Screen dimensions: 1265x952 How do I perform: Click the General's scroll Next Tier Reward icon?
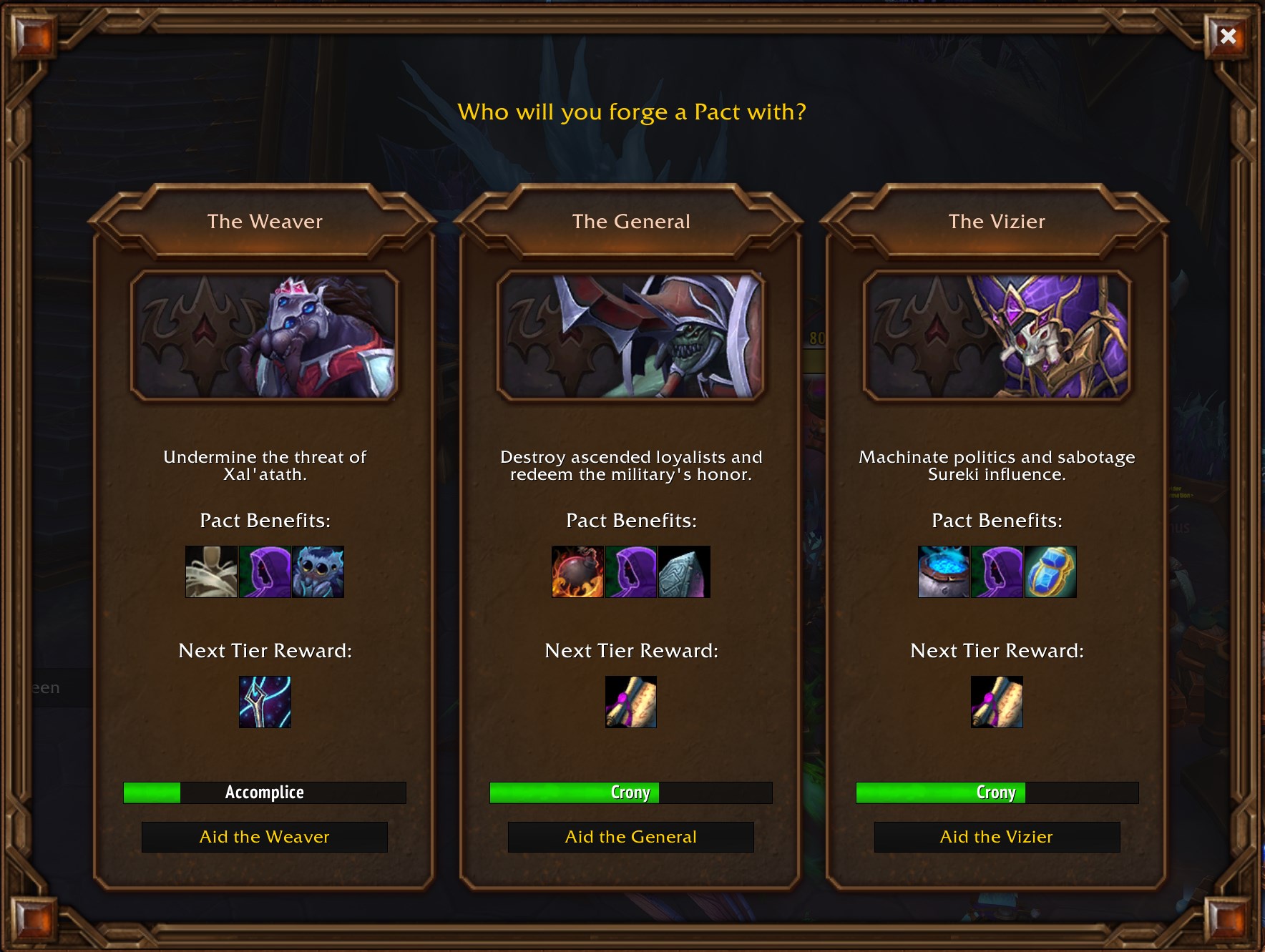[630, 702]
